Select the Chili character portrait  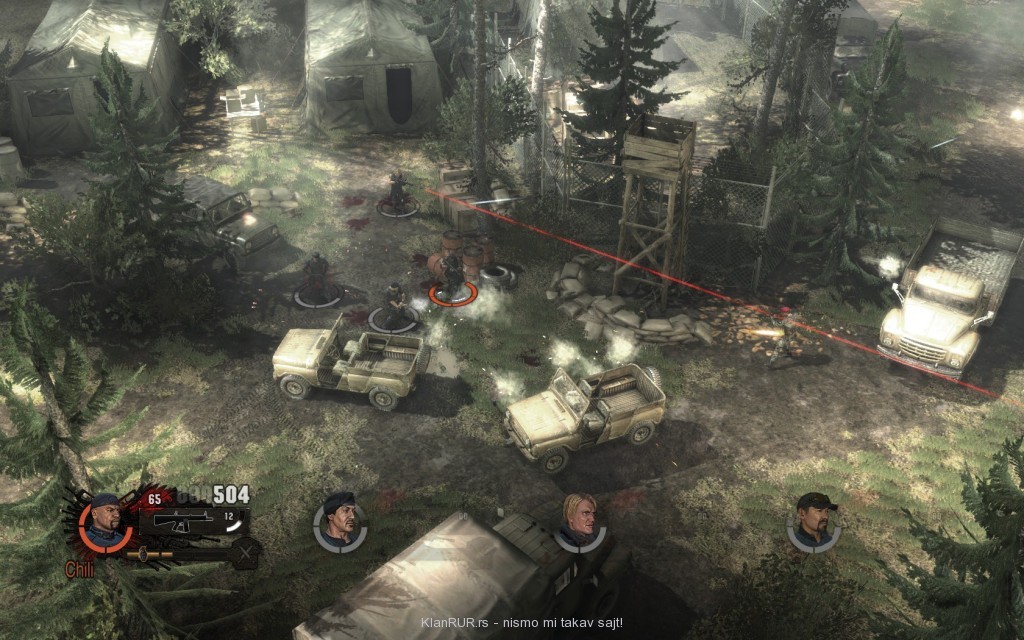(x=103, y=523)
